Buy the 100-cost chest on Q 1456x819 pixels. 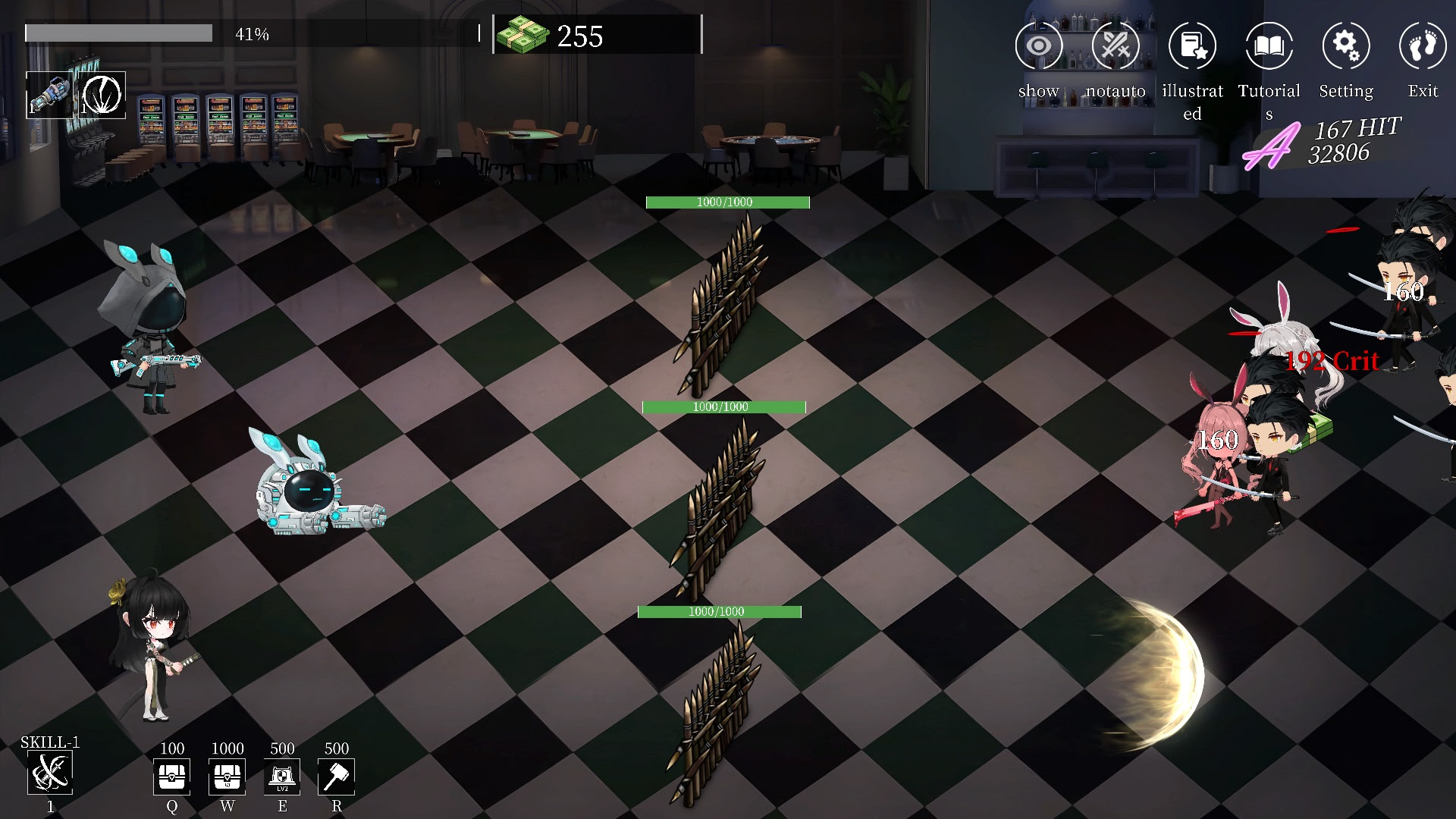pos(172,777)
